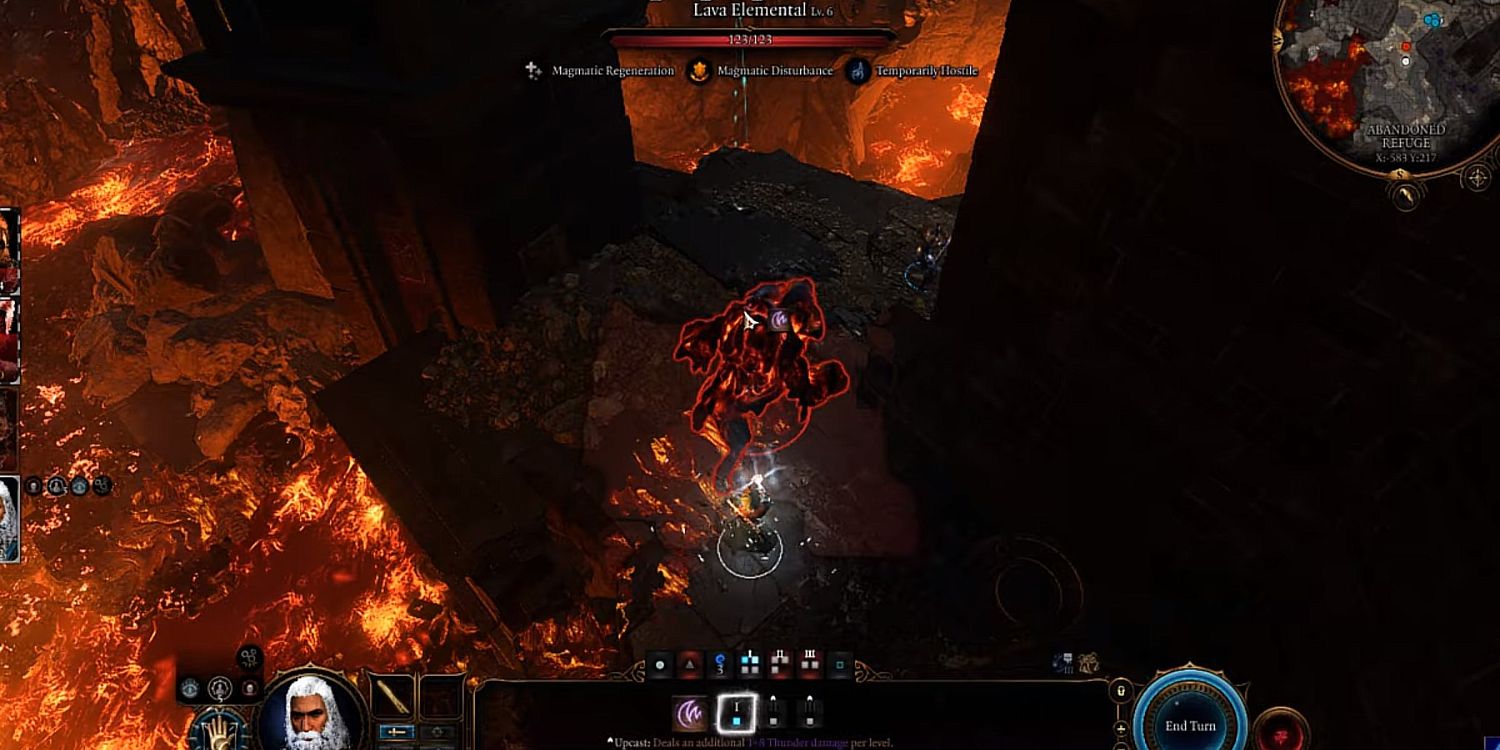Cast the purple Thunderwave spell icon
Viewport: 1500px width, 750px height.
coord(690,713)
